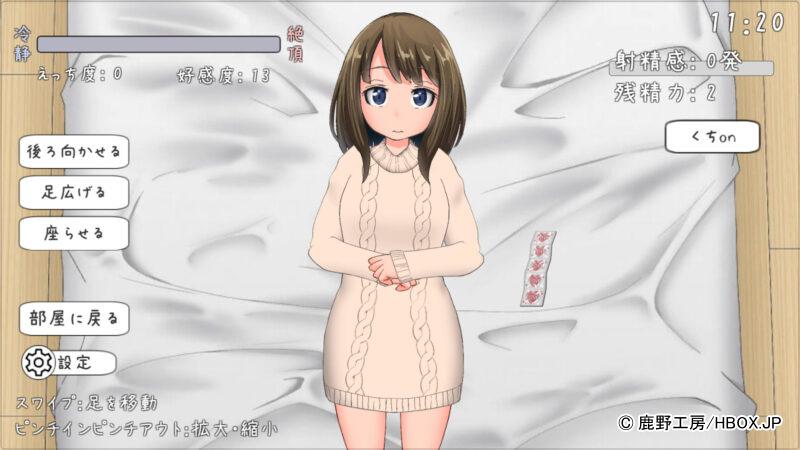Select the 足広げる button
This screenshot has width=800, height=450.
(x=74, y=192)
